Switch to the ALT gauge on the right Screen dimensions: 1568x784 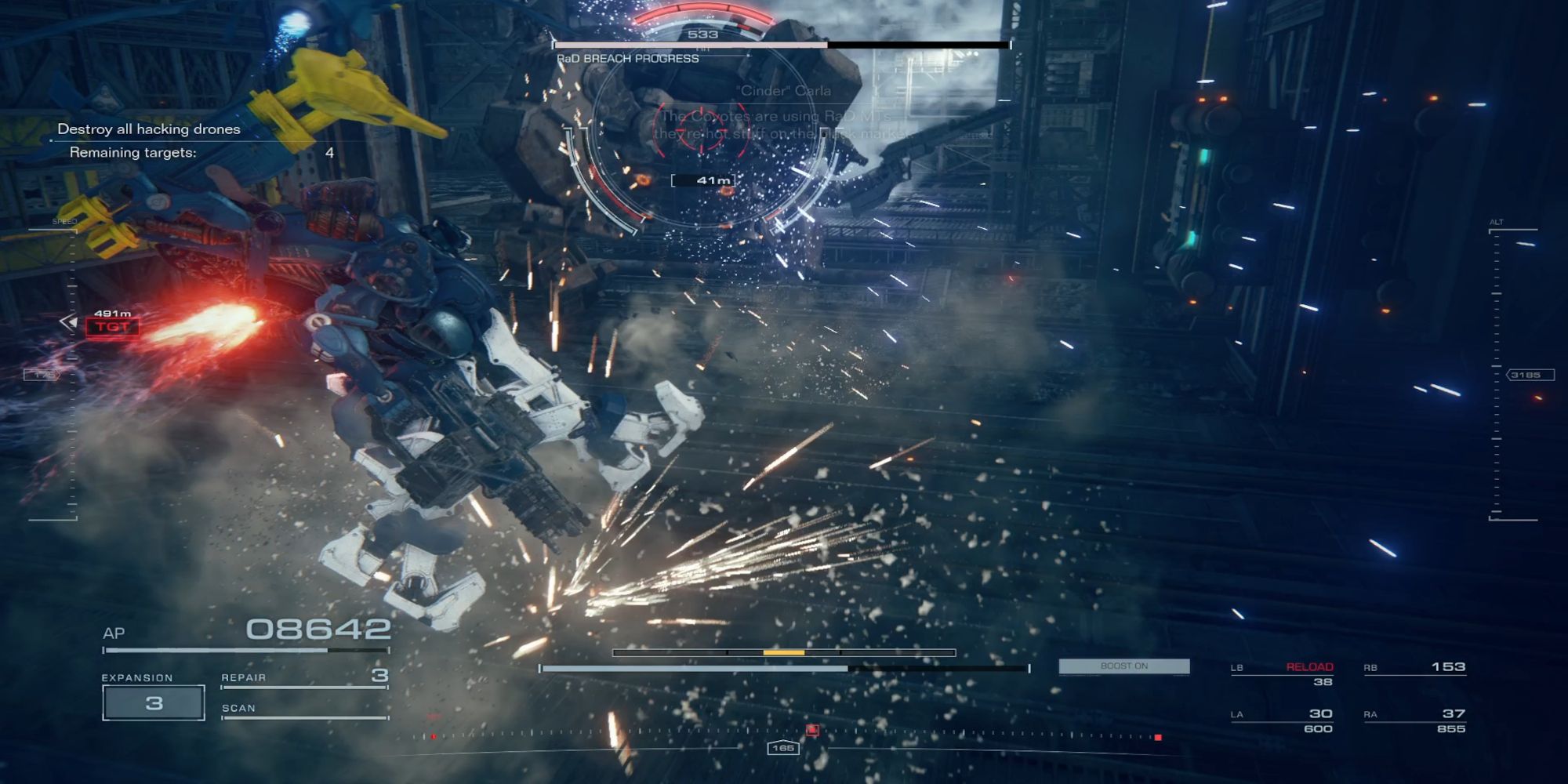pos(1495,222)
